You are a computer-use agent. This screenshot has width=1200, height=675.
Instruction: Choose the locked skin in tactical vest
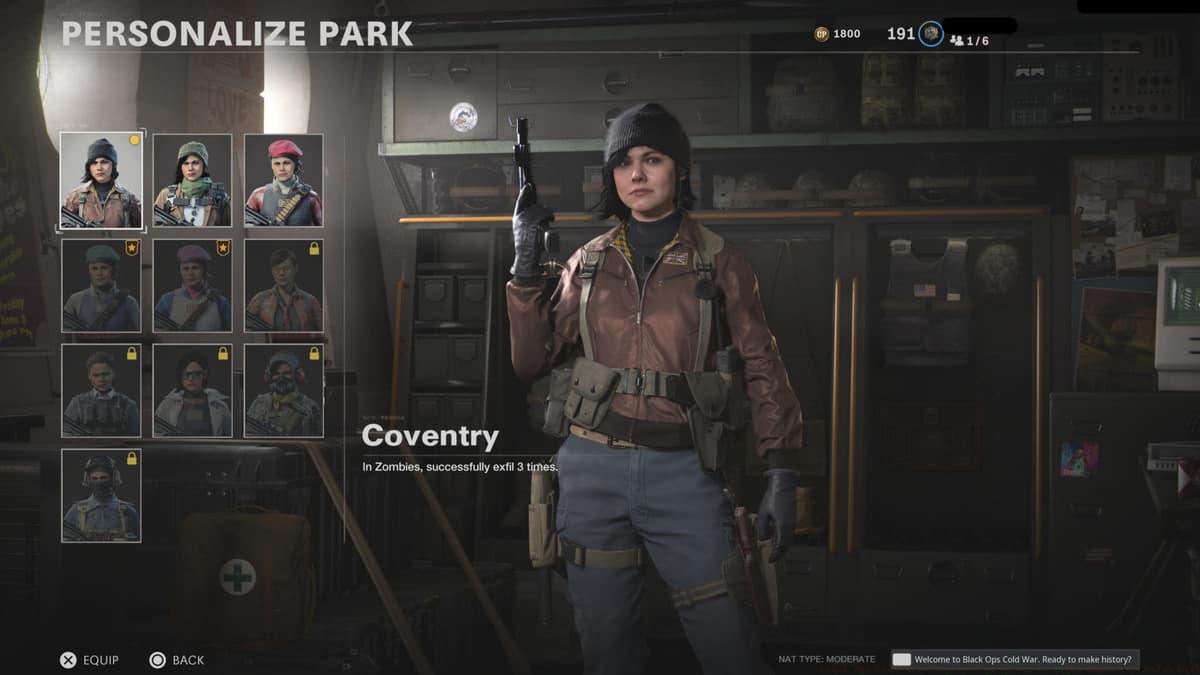point(101,391)
